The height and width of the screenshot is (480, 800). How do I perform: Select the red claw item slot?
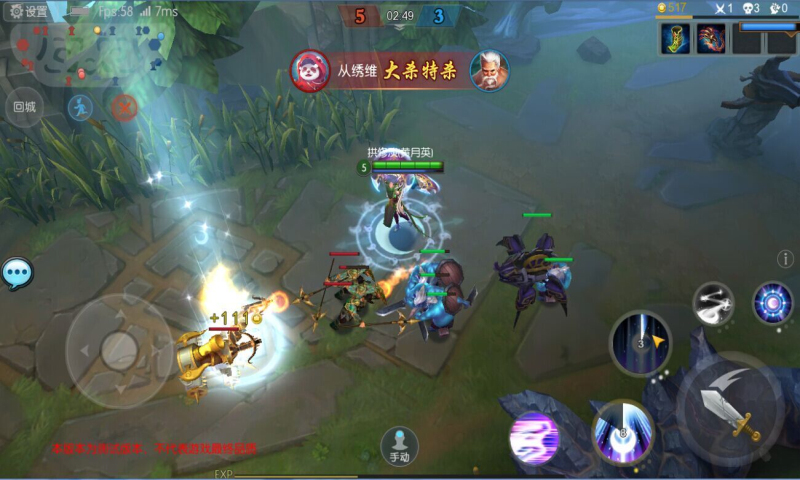pyautogui.click(x=711, y=39)
